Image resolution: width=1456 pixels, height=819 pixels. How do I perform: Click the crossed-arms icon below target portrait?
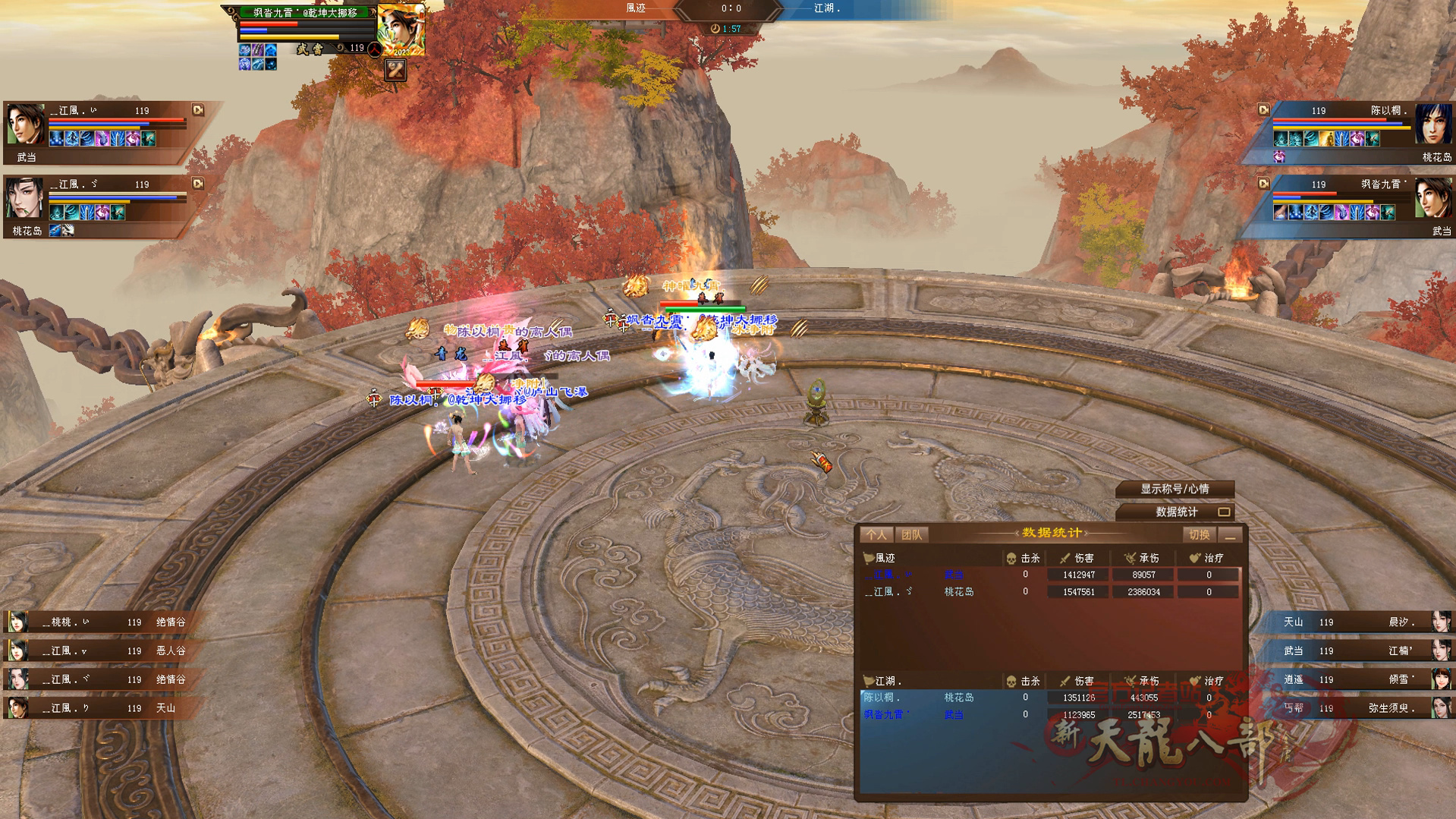pos(395,70)
